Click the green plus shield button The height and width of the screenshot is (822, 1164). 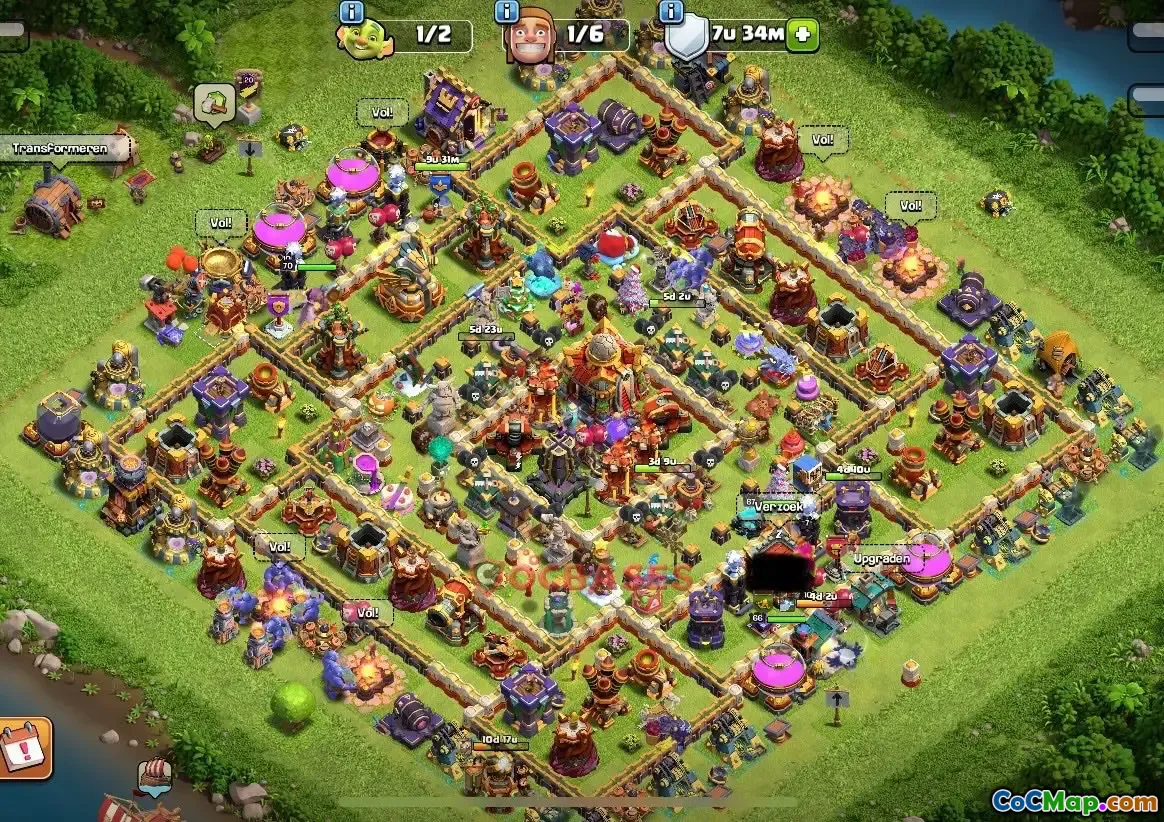(x=802, y=34)
